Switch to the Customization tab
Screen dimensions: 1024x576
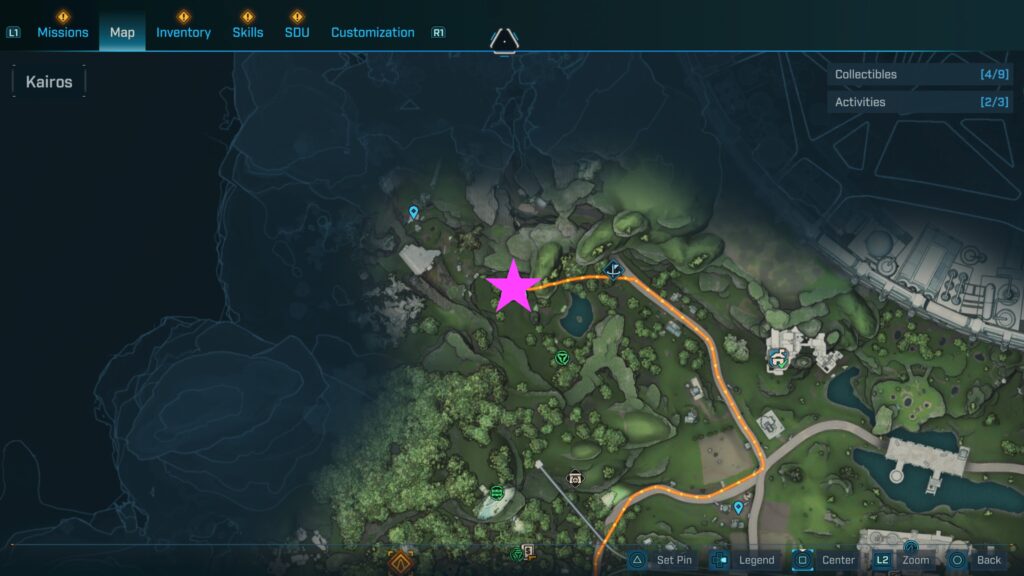[x=372, y=32]
